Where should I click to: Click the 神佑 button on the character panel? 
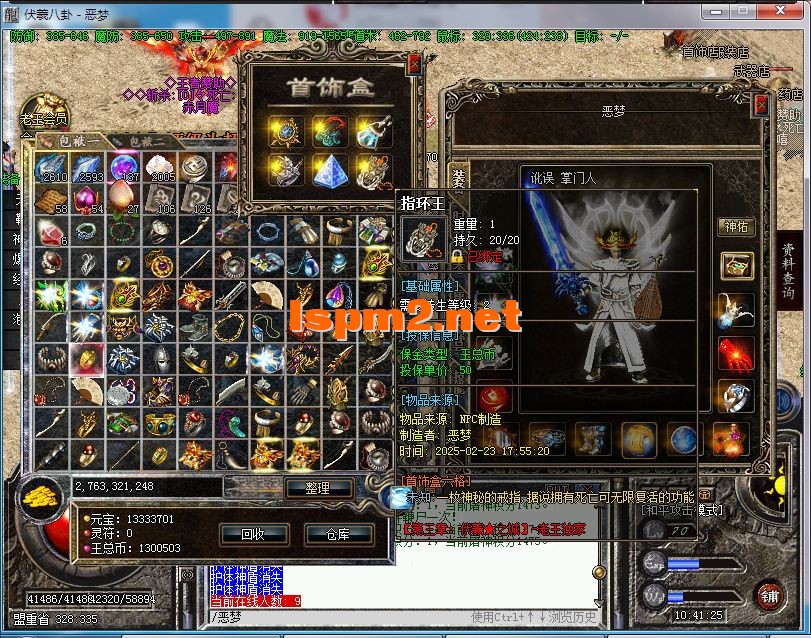[x=736, y=226]
